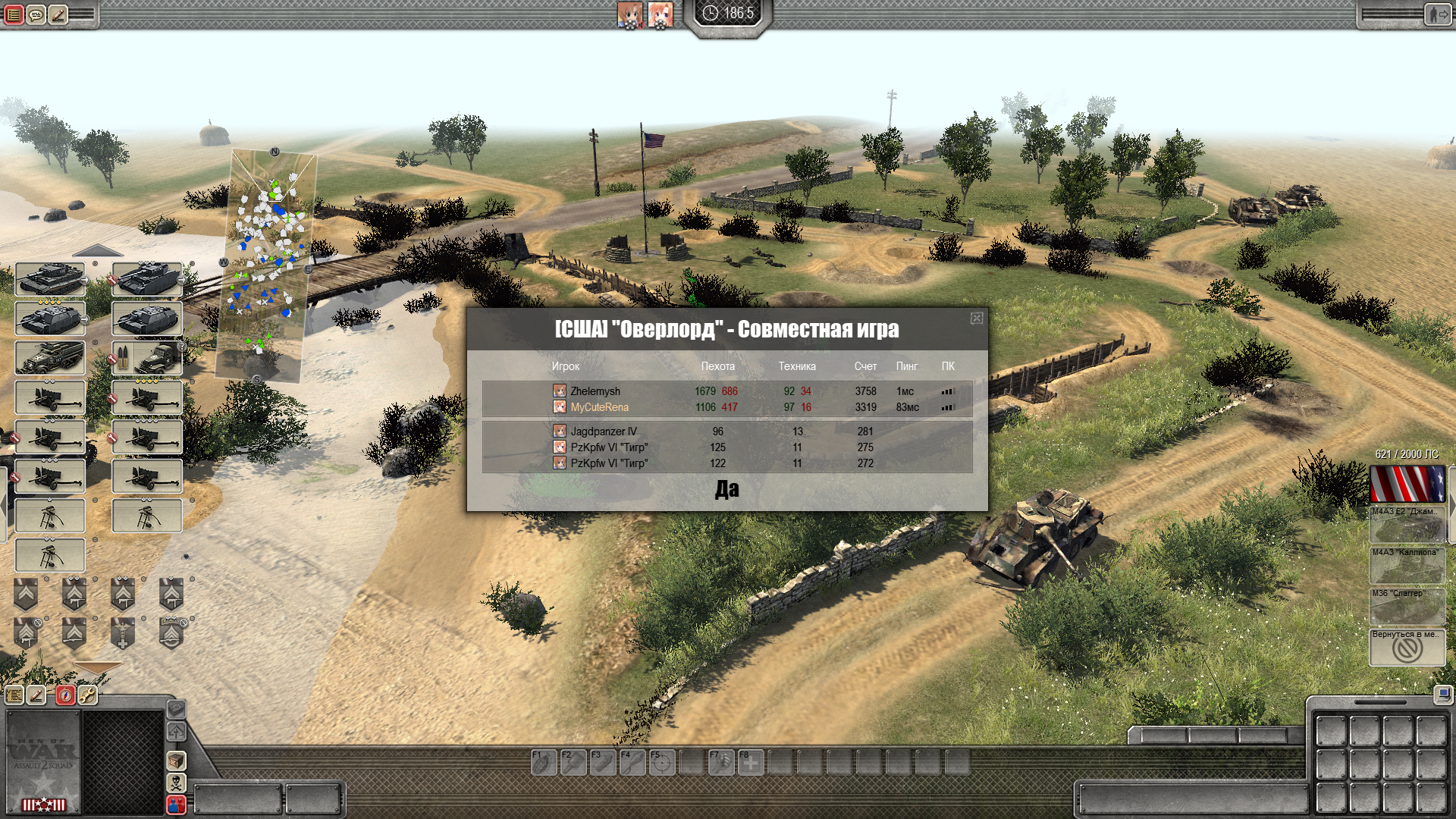
Task: Order the M4A3 E2 "Джамбо" tank
Action: point(1407,525)
